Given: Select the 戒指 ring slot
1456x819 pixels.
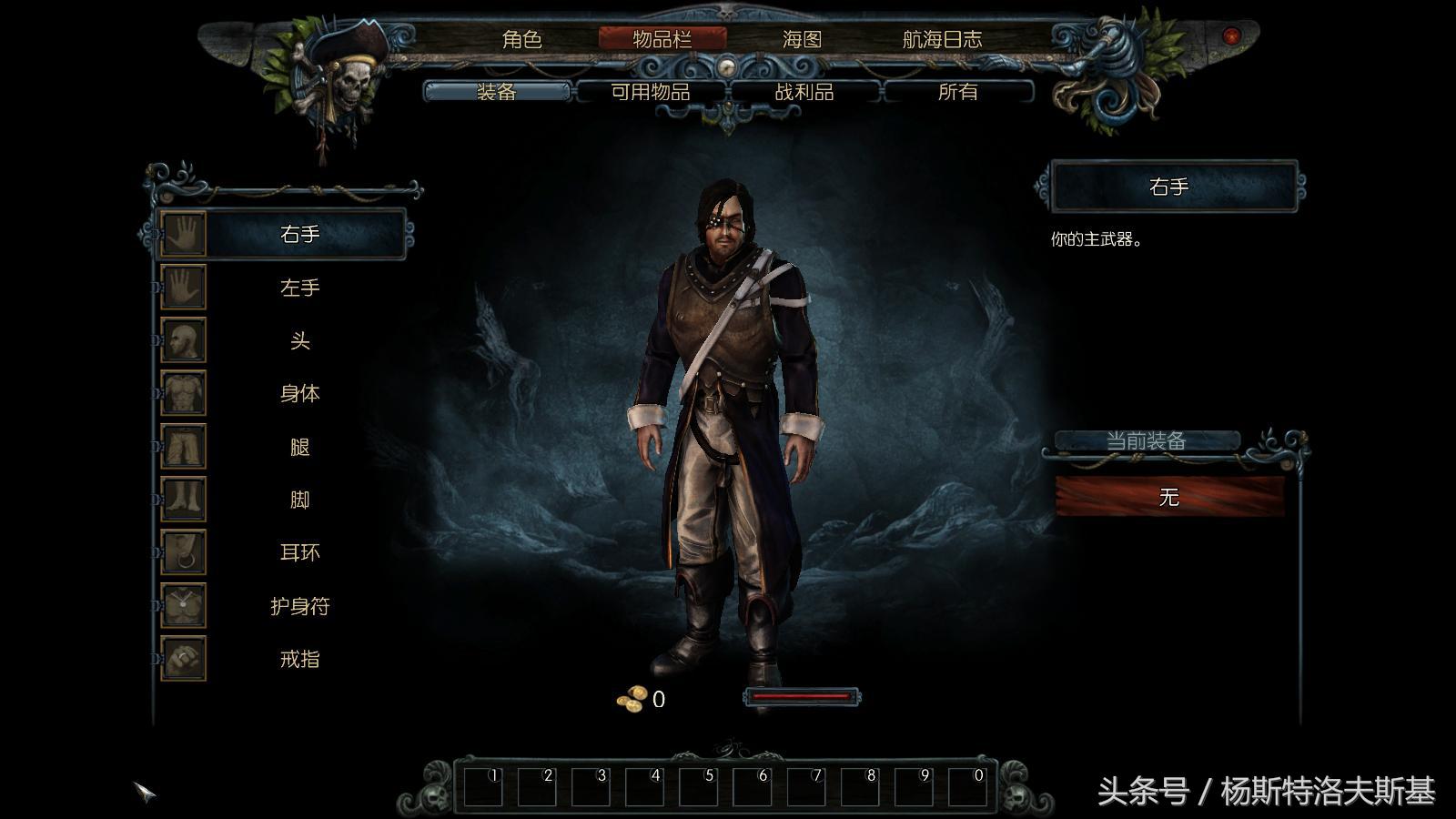Looking at the screenshot, I should (299, 659).
